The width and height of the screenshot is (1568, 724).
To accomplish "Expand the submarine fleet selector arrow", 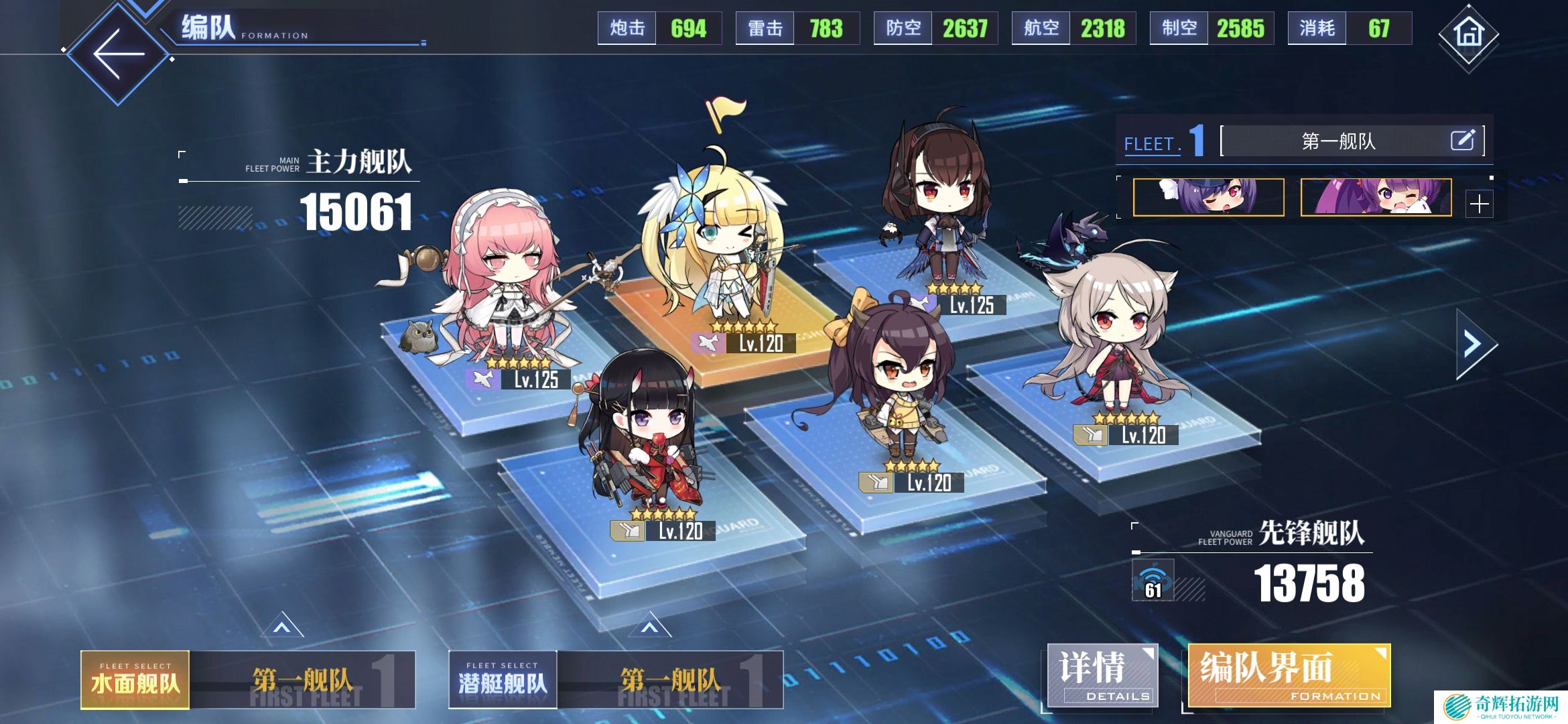I will pyautogui.click(x=649, y=627).
